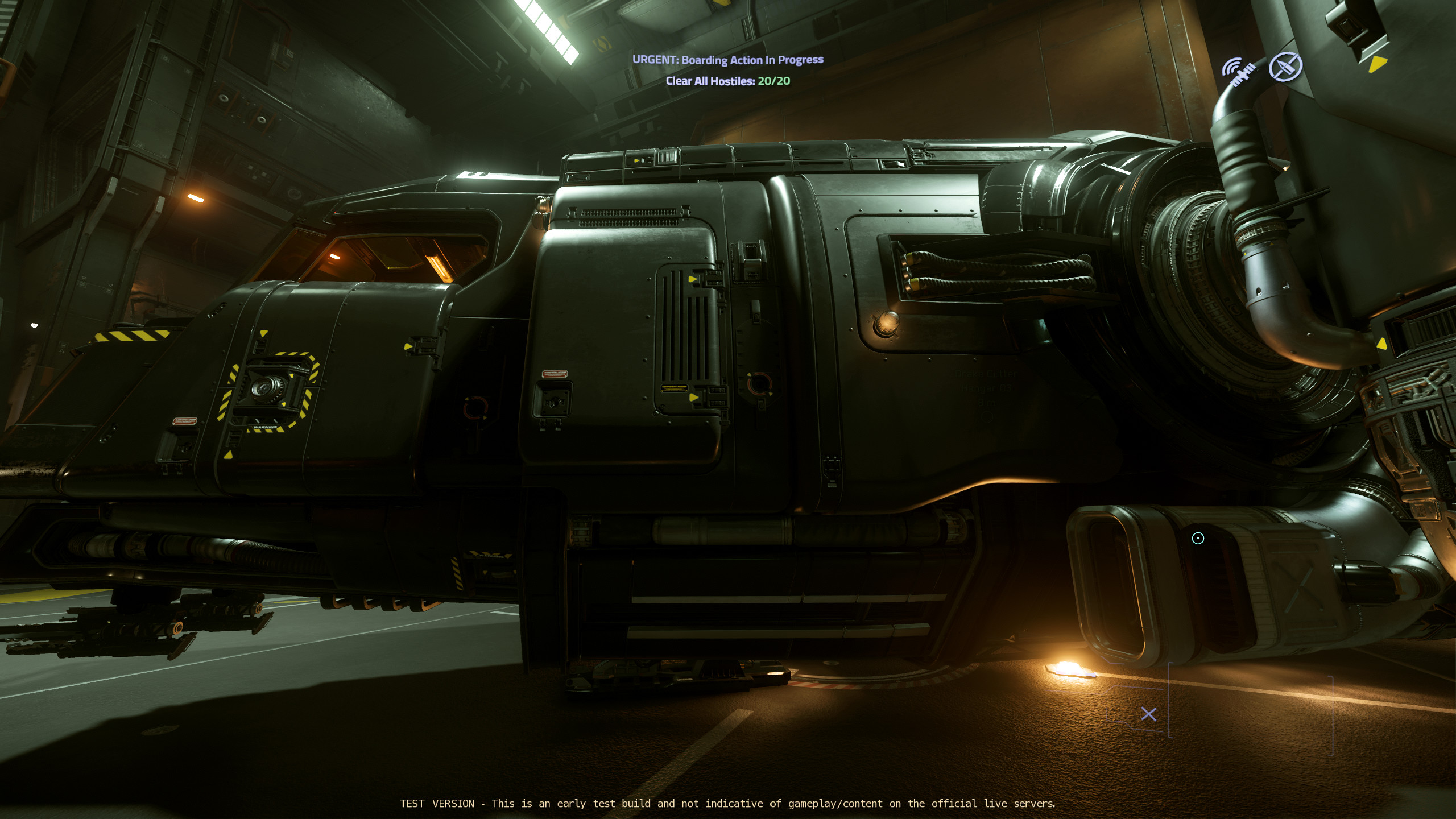The height and width of the screenshot is (819, 1456).
Task: Open the Boarding Action In Progress objective
Action: [727, 60]
